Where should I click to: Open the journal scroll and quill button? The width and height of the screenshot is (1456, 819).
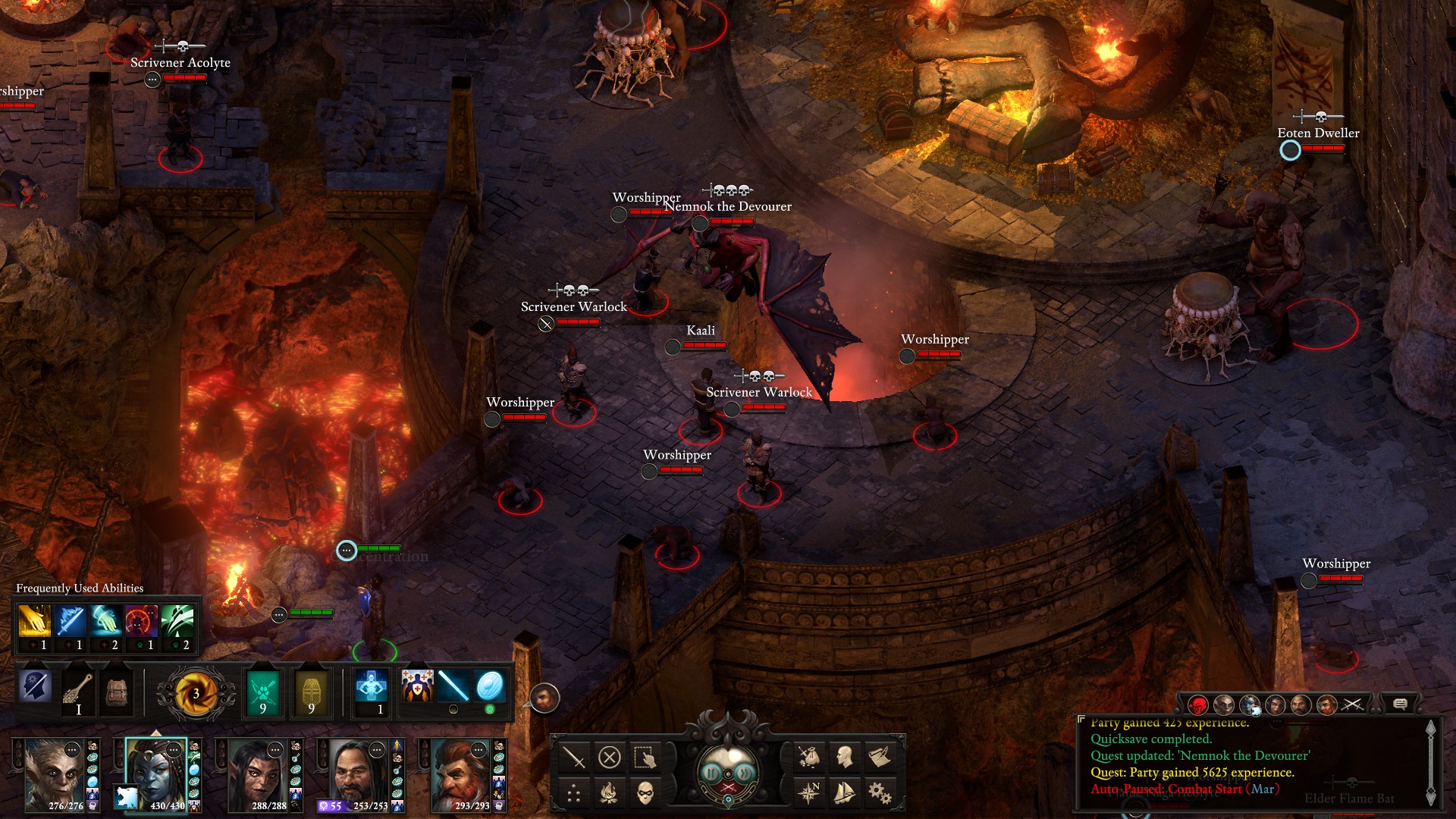point(880,757)
